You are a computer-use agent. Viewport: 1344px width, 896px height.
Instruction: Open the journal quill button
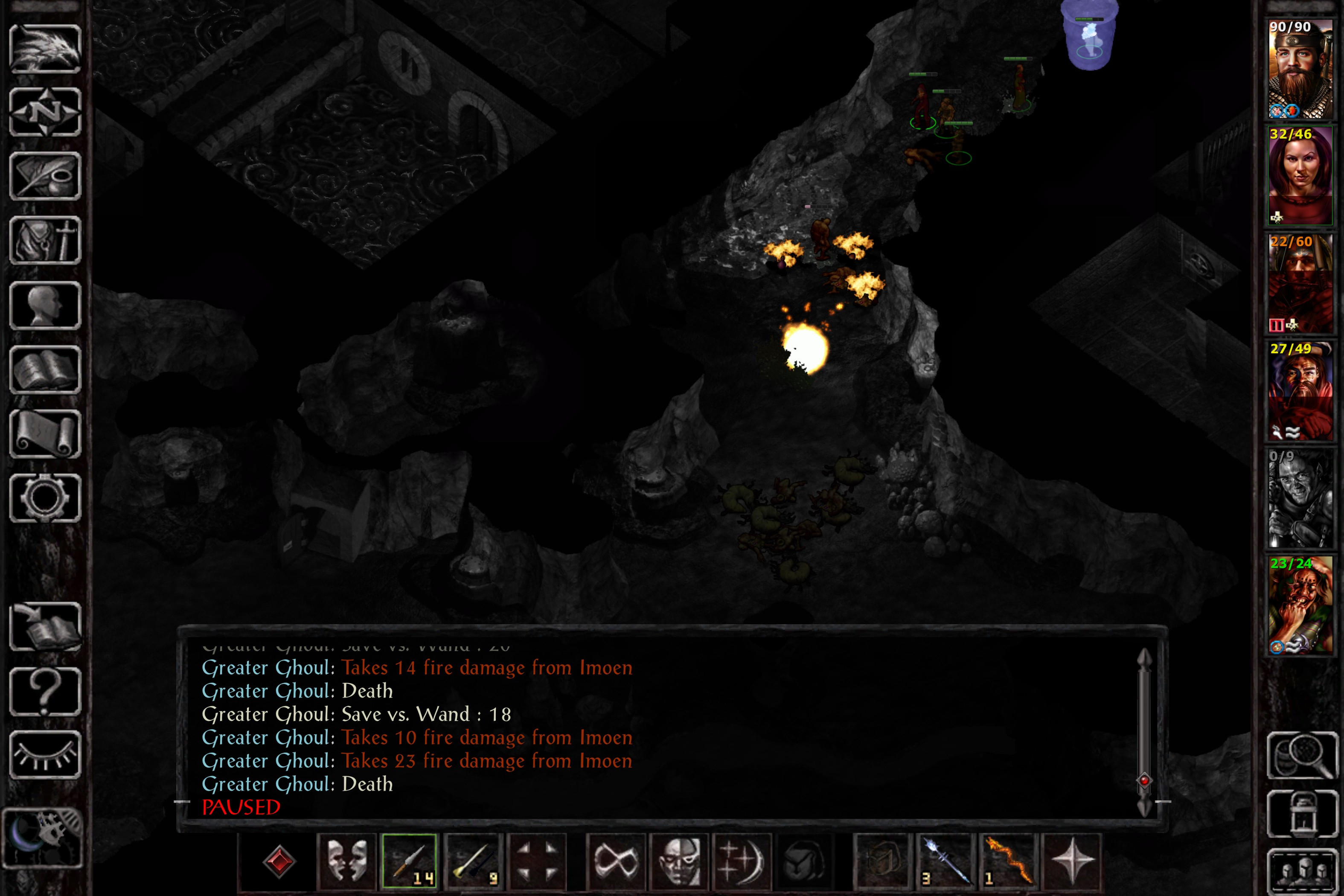pos(45,176)
